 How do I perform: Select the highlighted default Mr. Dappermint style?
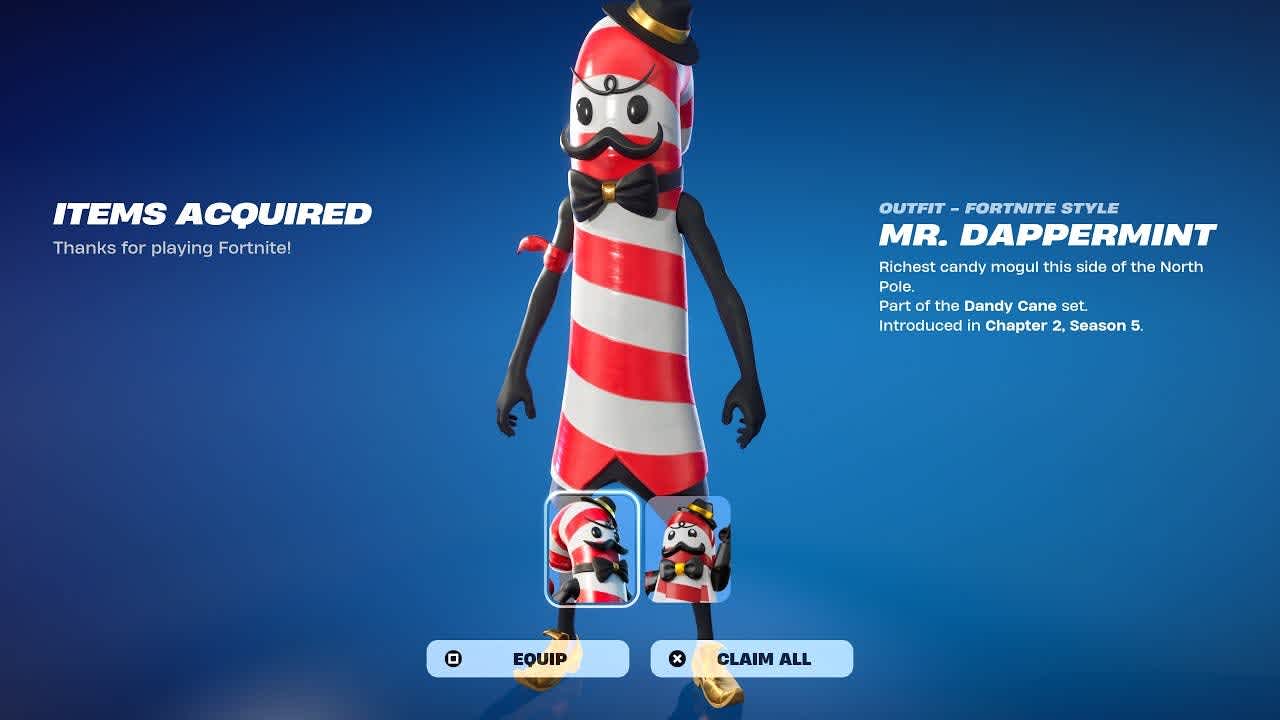tap(590, 548)
